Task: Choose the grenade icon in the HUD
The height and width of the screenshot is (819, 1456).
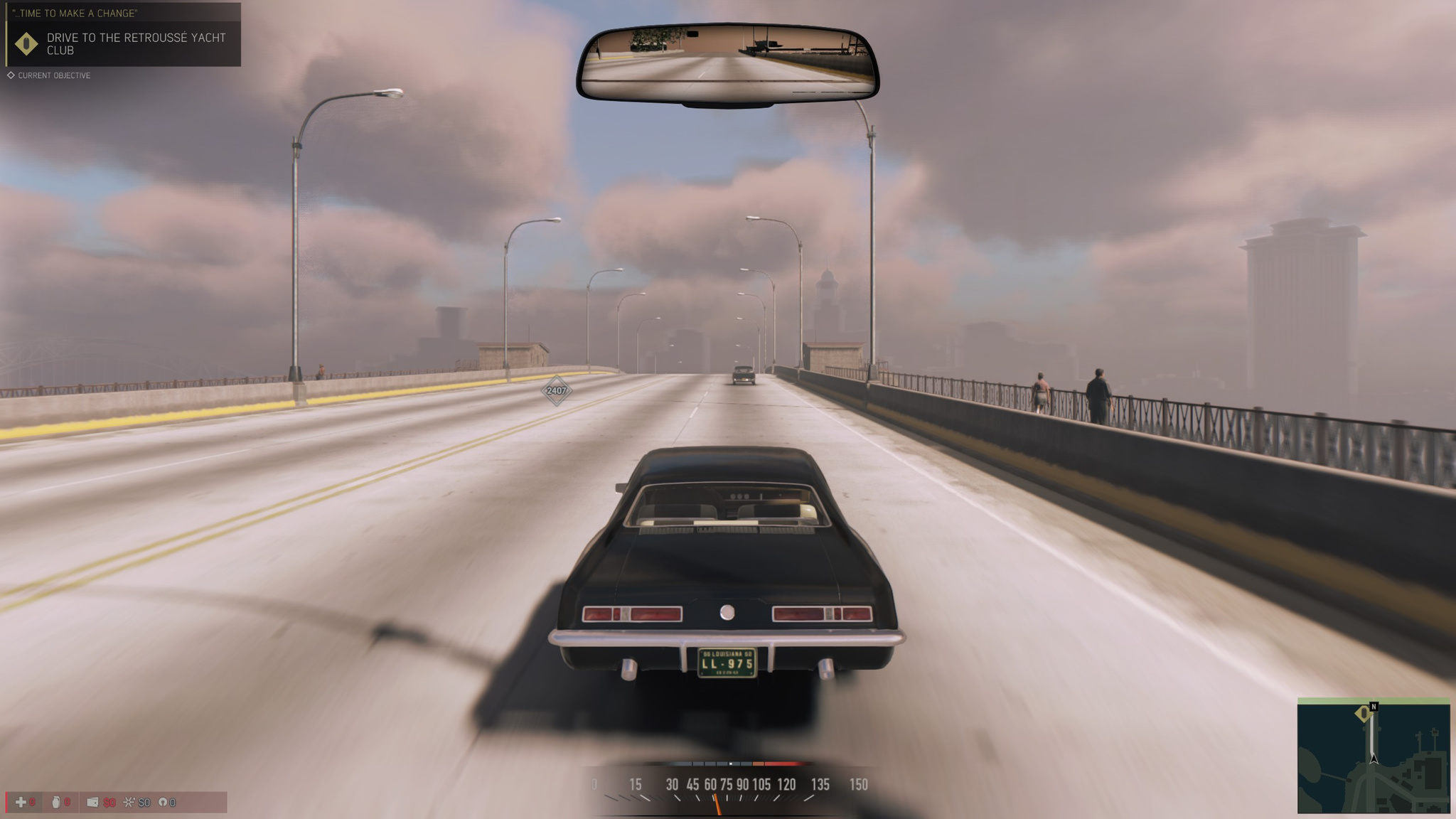Action: [56, 802]
